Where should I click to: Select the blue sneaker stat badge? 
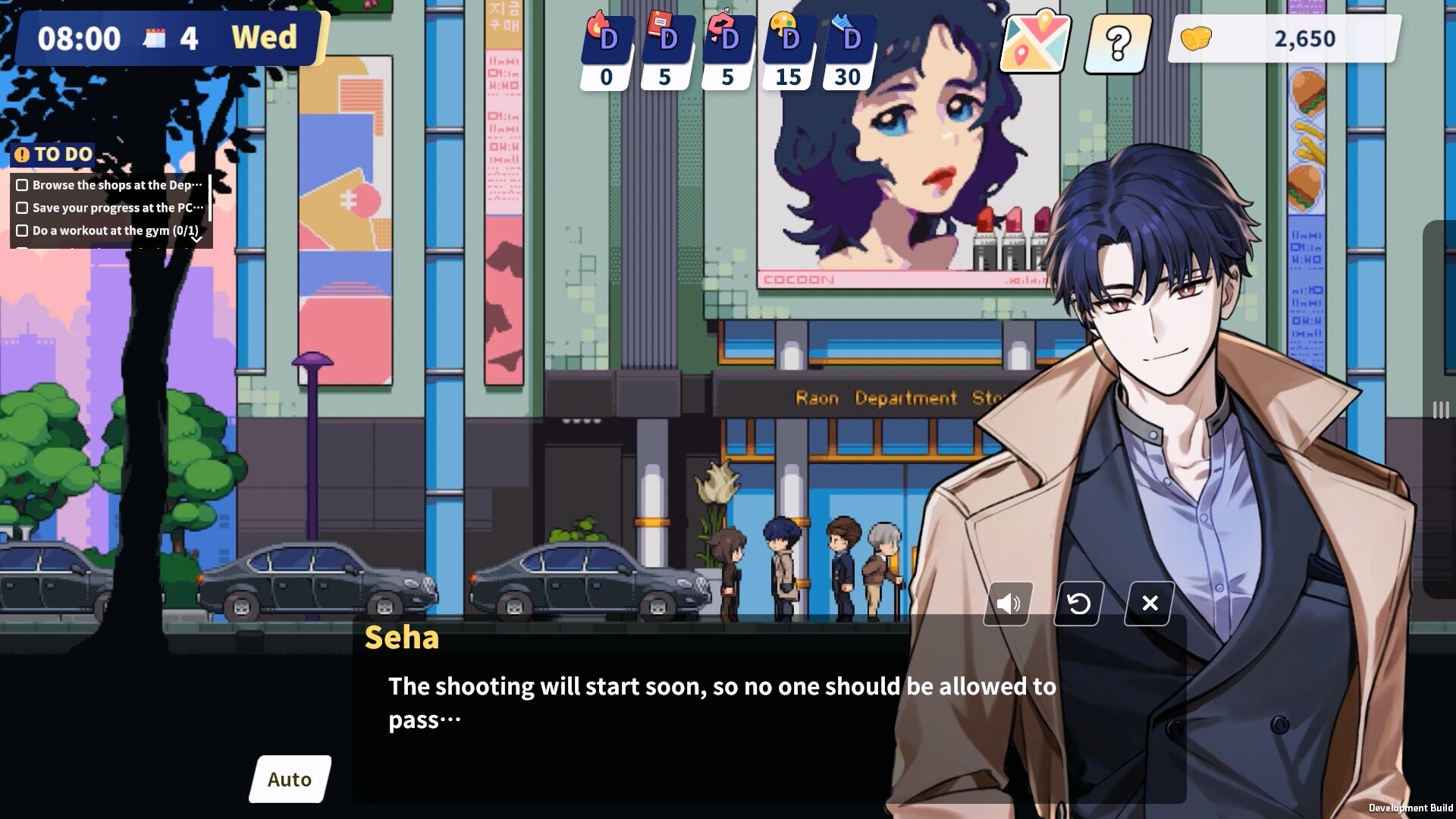(849, 38)
